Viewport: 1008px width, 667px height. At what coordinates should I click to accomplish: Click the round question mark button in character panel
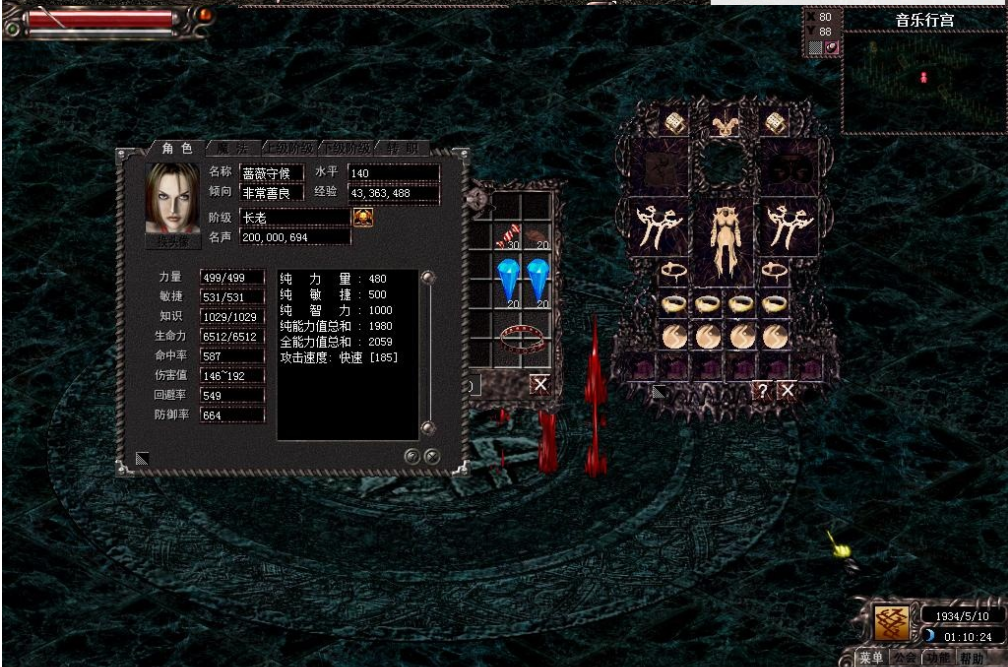(413, 456)
